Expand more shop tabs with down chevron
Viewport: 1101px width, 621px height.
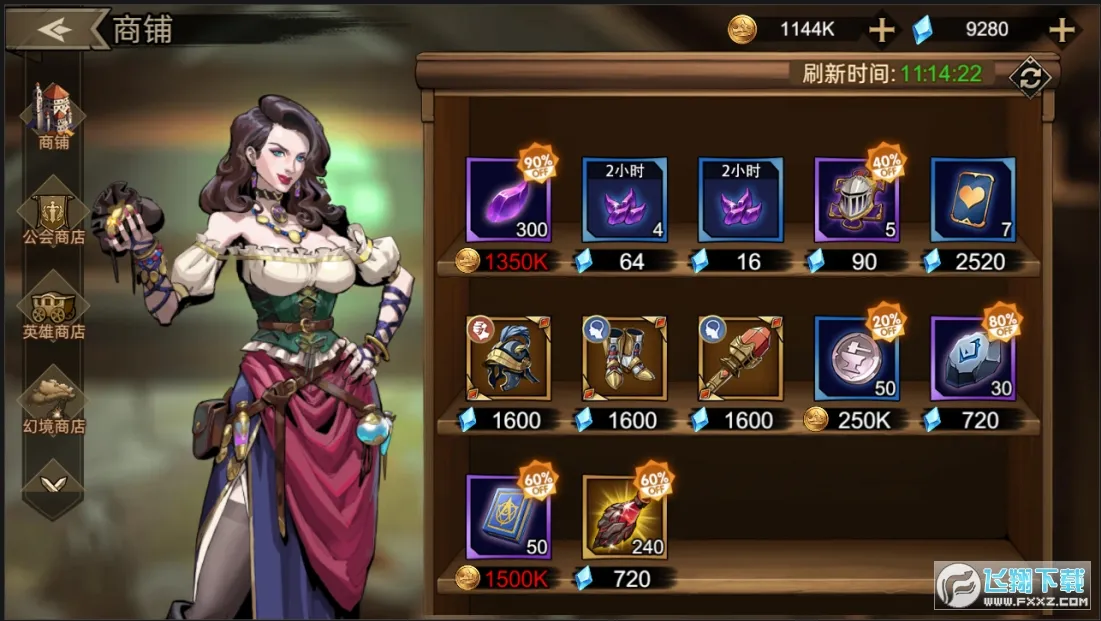pyautogui.click(x=54, y=483)
